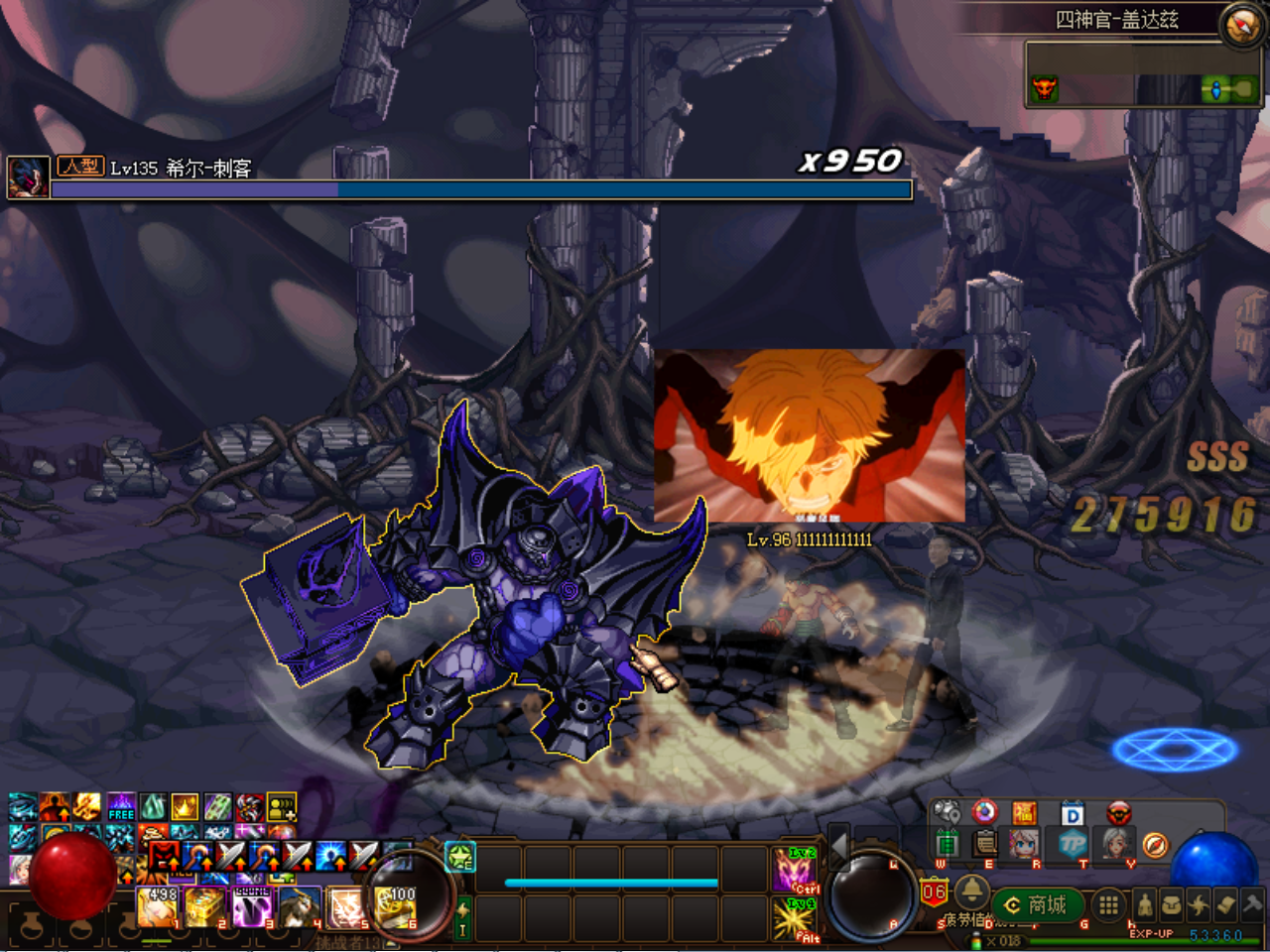Select the boss room marker on the minimap
1270x952 pixels.
(1044, 89)
